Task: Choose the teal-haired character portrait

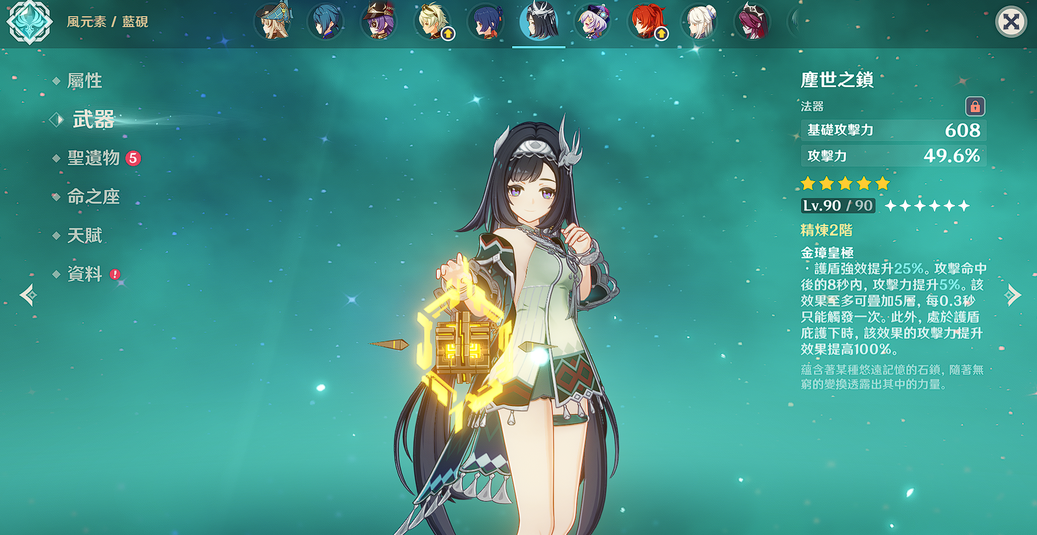Action: pyautogui.click(x=325, y=22)
